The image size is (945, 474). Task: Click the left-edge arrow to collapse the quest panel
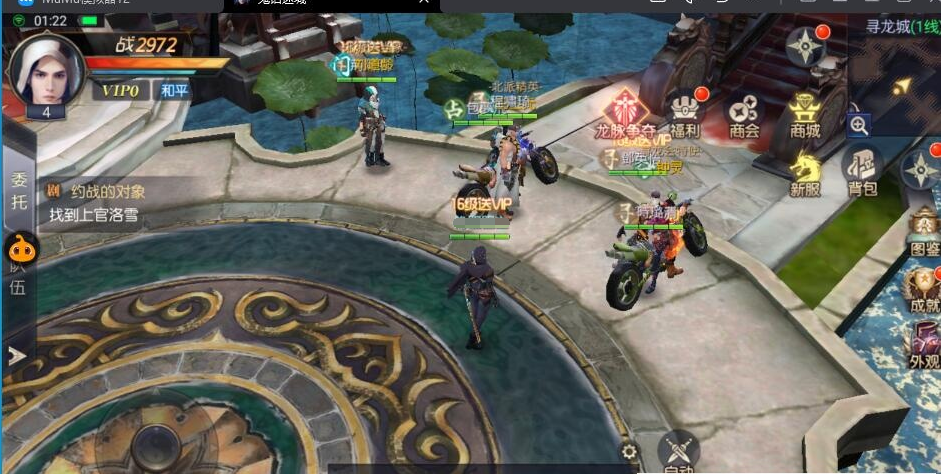[17, 355]
